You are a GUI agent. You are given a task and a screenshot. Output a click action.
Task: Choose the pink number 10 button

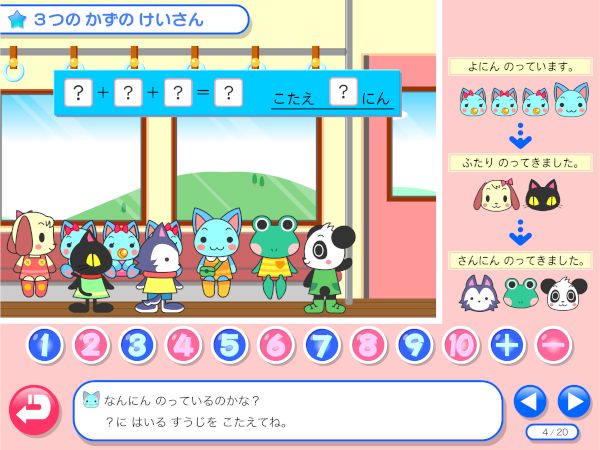click(x=459, y=345)
